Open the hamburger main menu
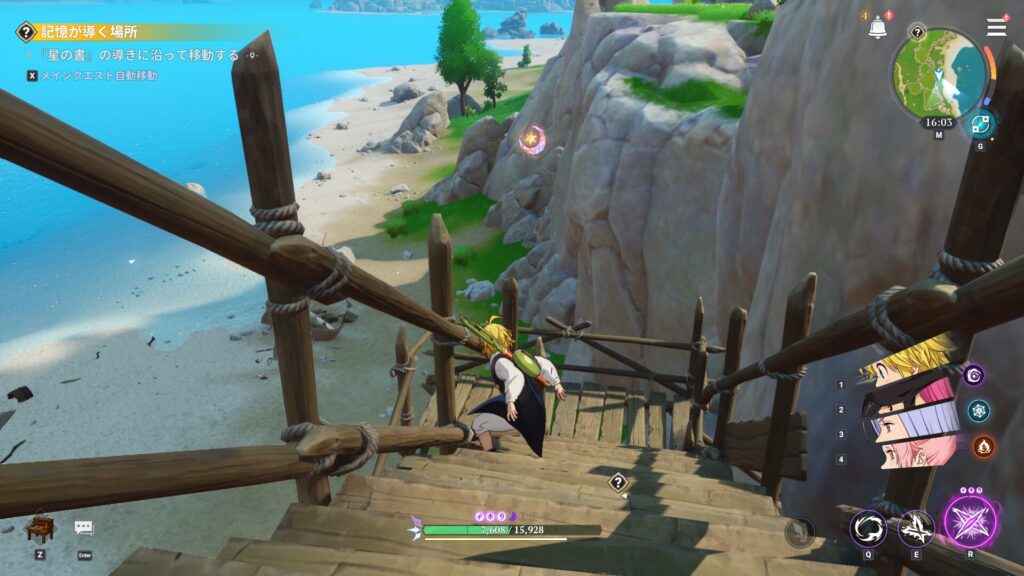1024x576 pixels. [996, 27]
